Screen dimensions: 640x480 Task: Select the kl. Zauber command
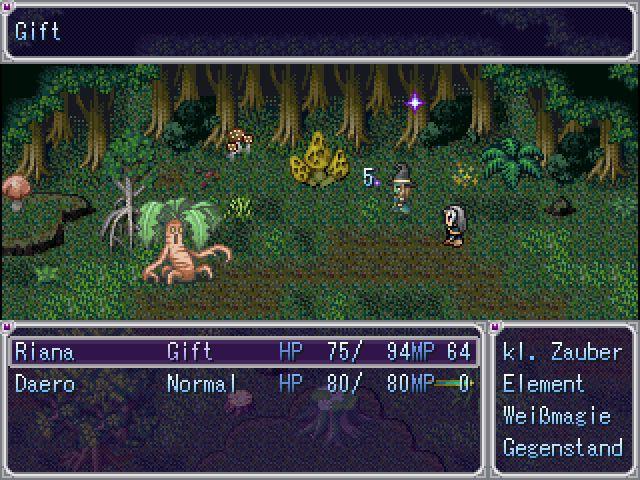tap(562, 352)
